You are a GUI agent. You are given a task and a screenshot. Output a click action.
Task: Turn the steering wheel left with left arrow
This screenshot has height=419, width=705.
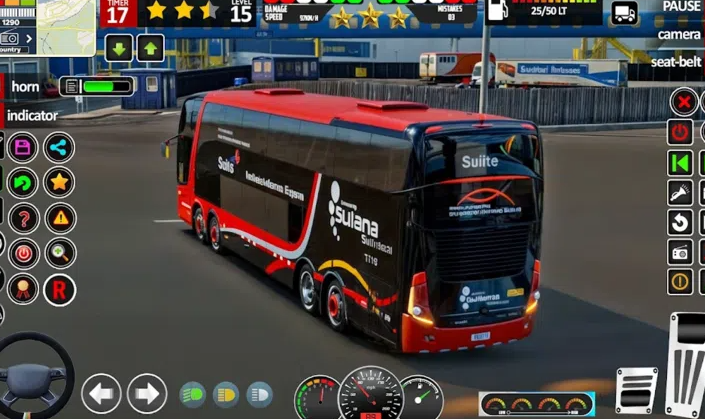coord(101,393)
